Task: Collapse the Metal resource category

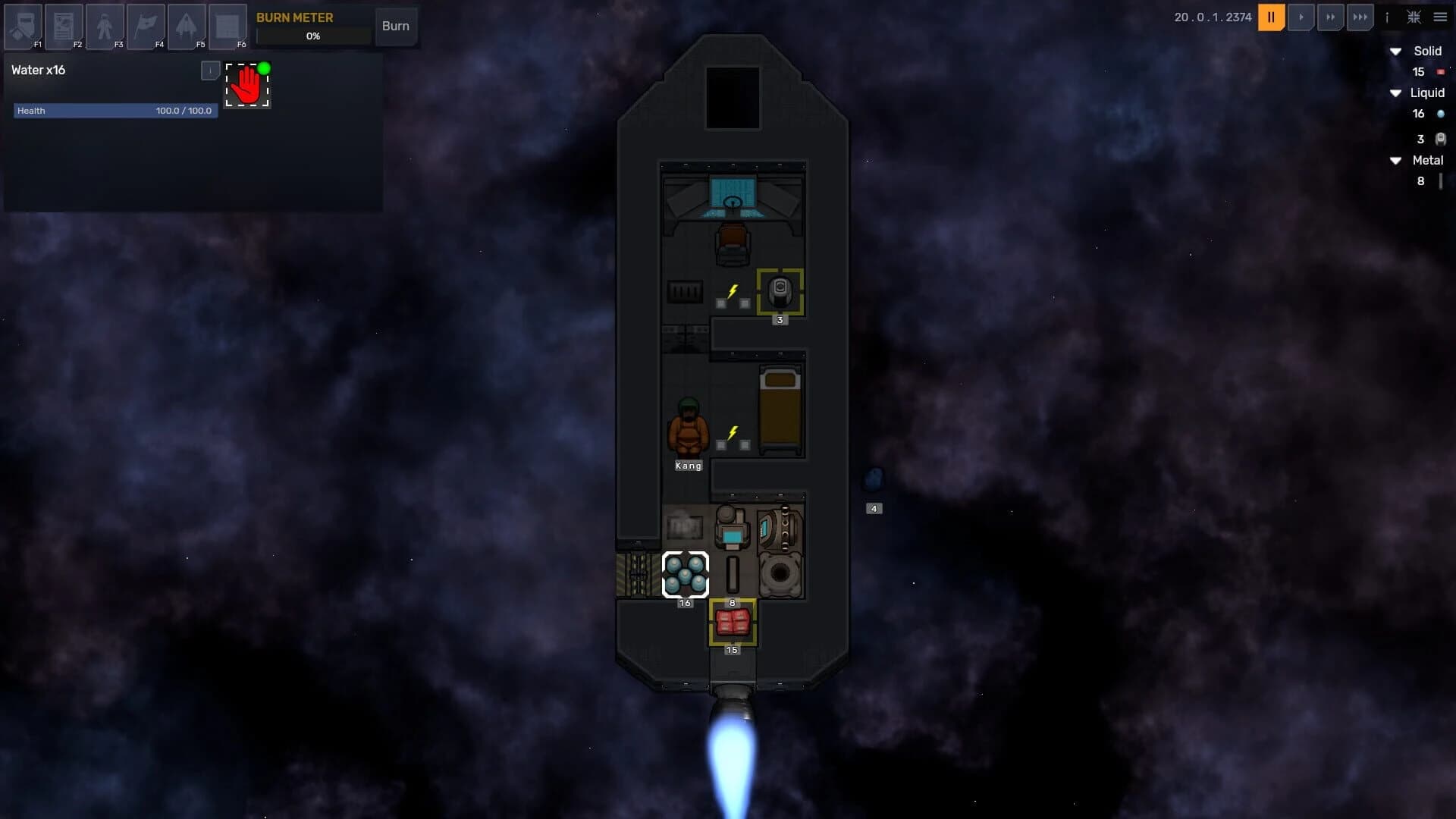Action: (1398, 160)
